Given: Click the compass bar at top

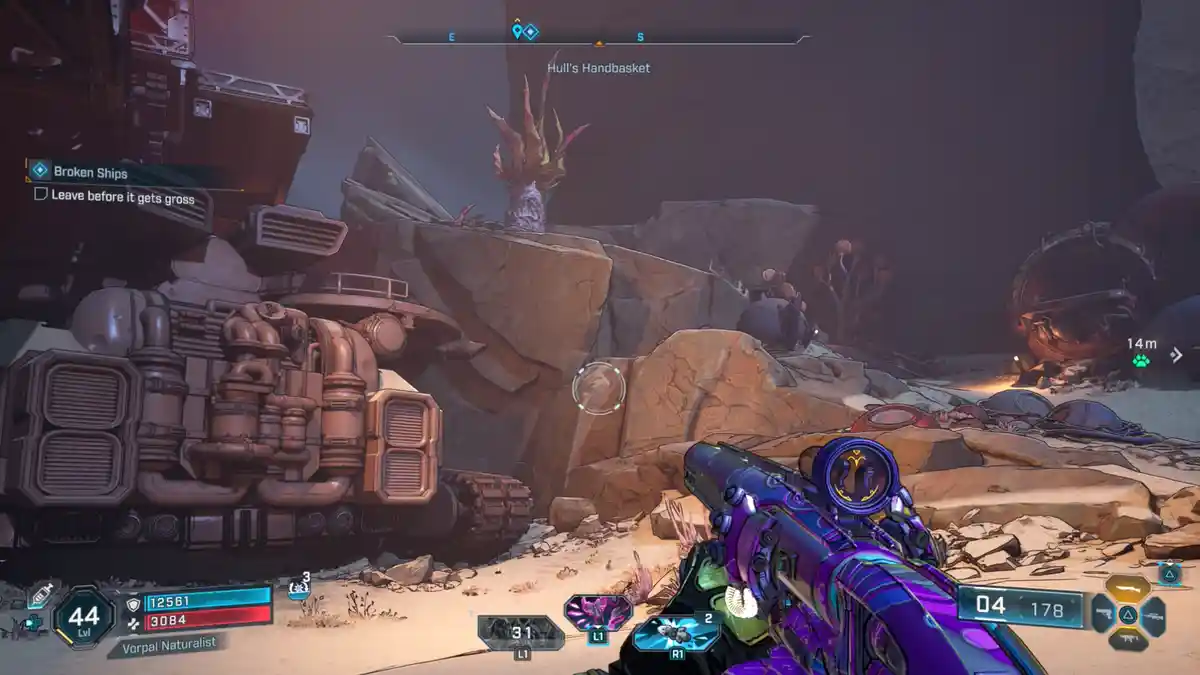Looking at the screenshot, I should click(598, 39).
